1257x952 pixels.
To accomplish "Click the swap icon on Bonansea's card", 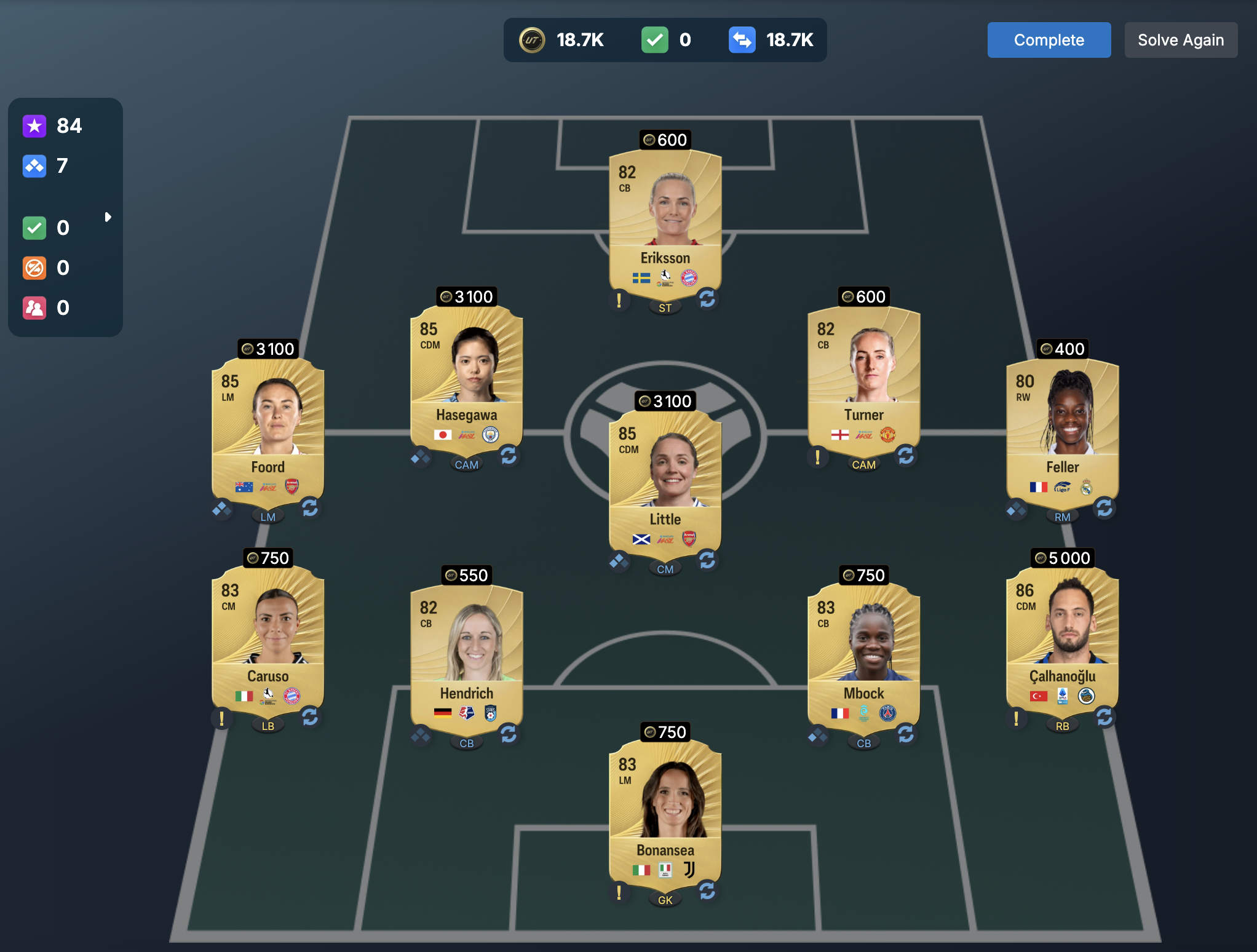I will [707, 891].
